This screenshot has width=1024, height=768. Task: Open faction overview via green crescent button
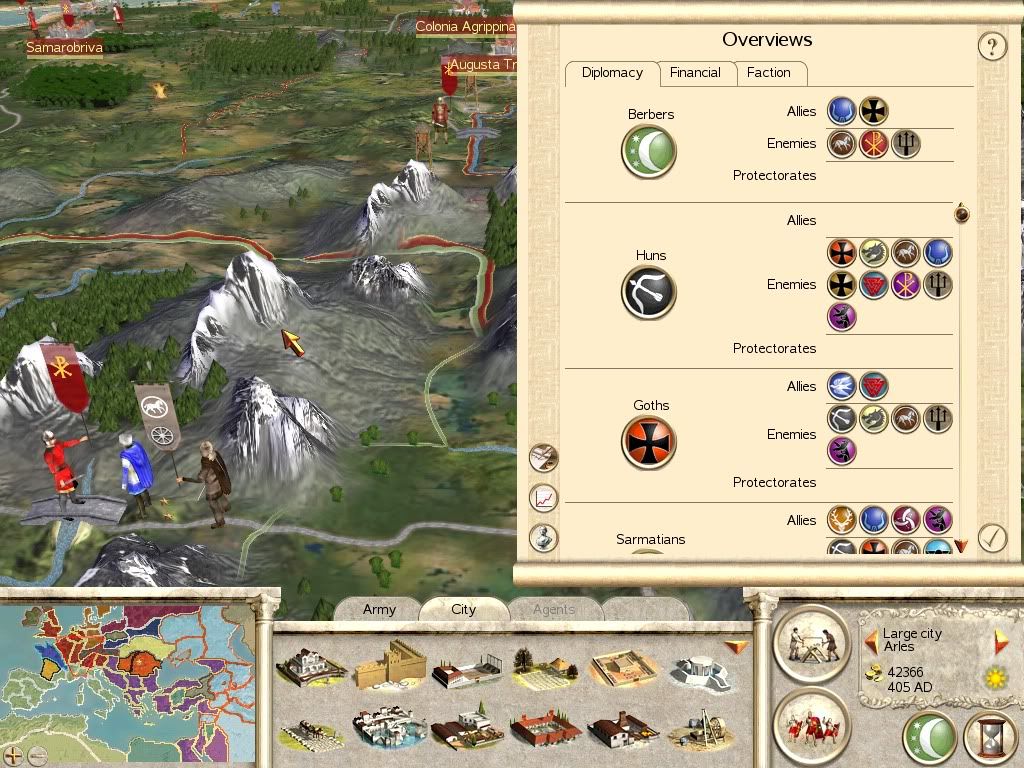929,738
